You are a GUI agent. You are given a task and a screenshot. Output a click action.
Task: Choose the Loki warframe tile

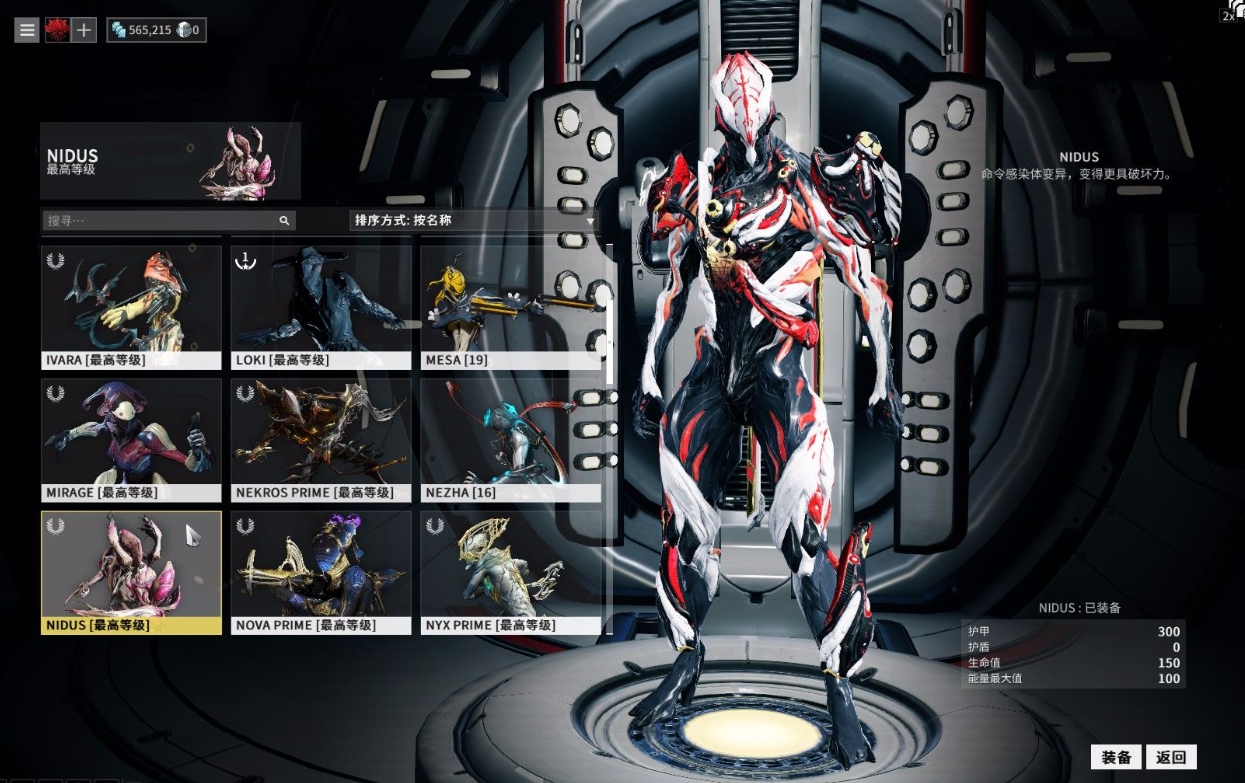point(321,307)
